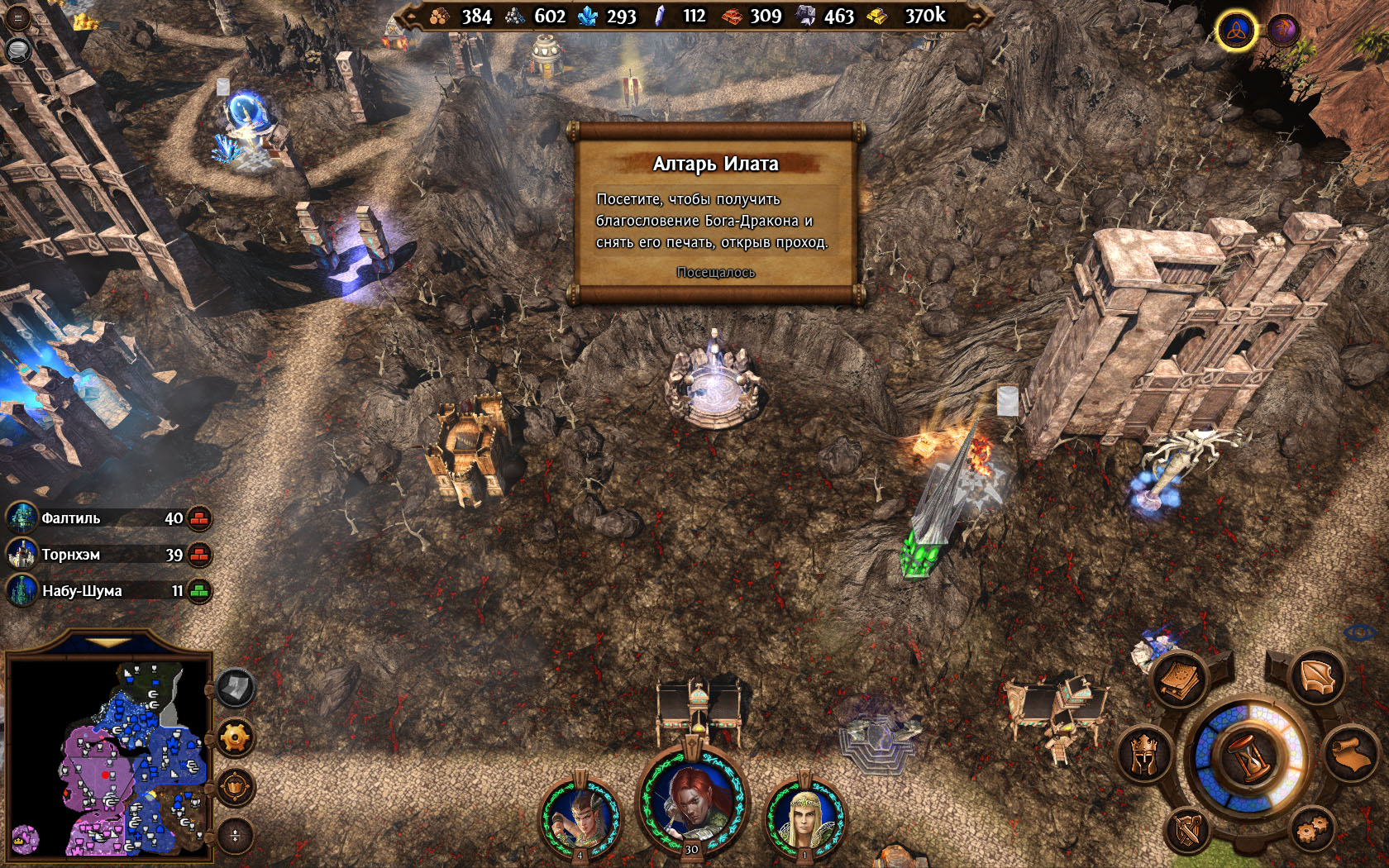
Task: Open the main menu button in top-left corner
Action: tap(17, 18)
